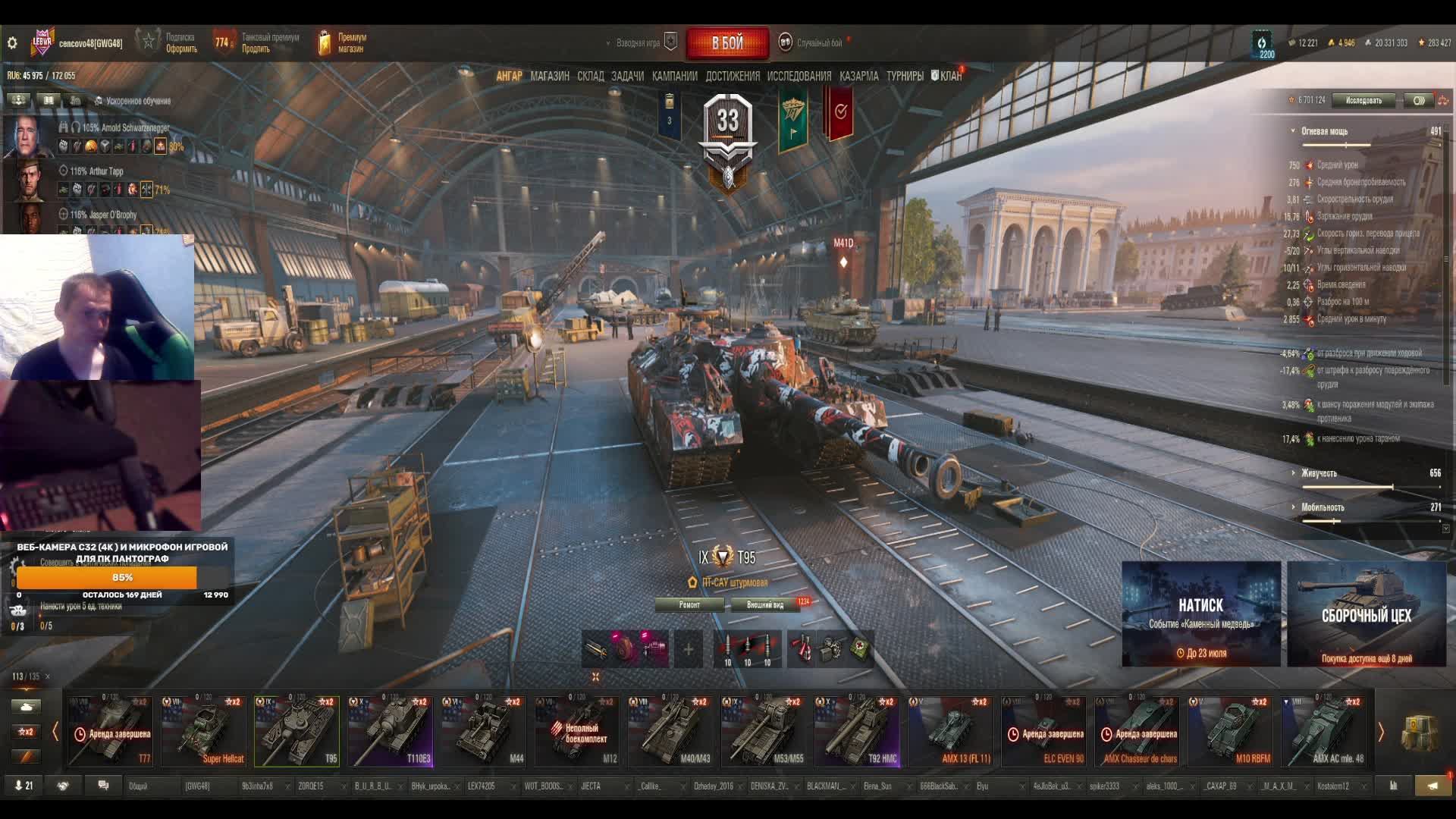Viewport: 1456px width, 819px height.
Task: Expand the Живучесть stats section
Action: pyautogui.click(x=1319, y=473)
